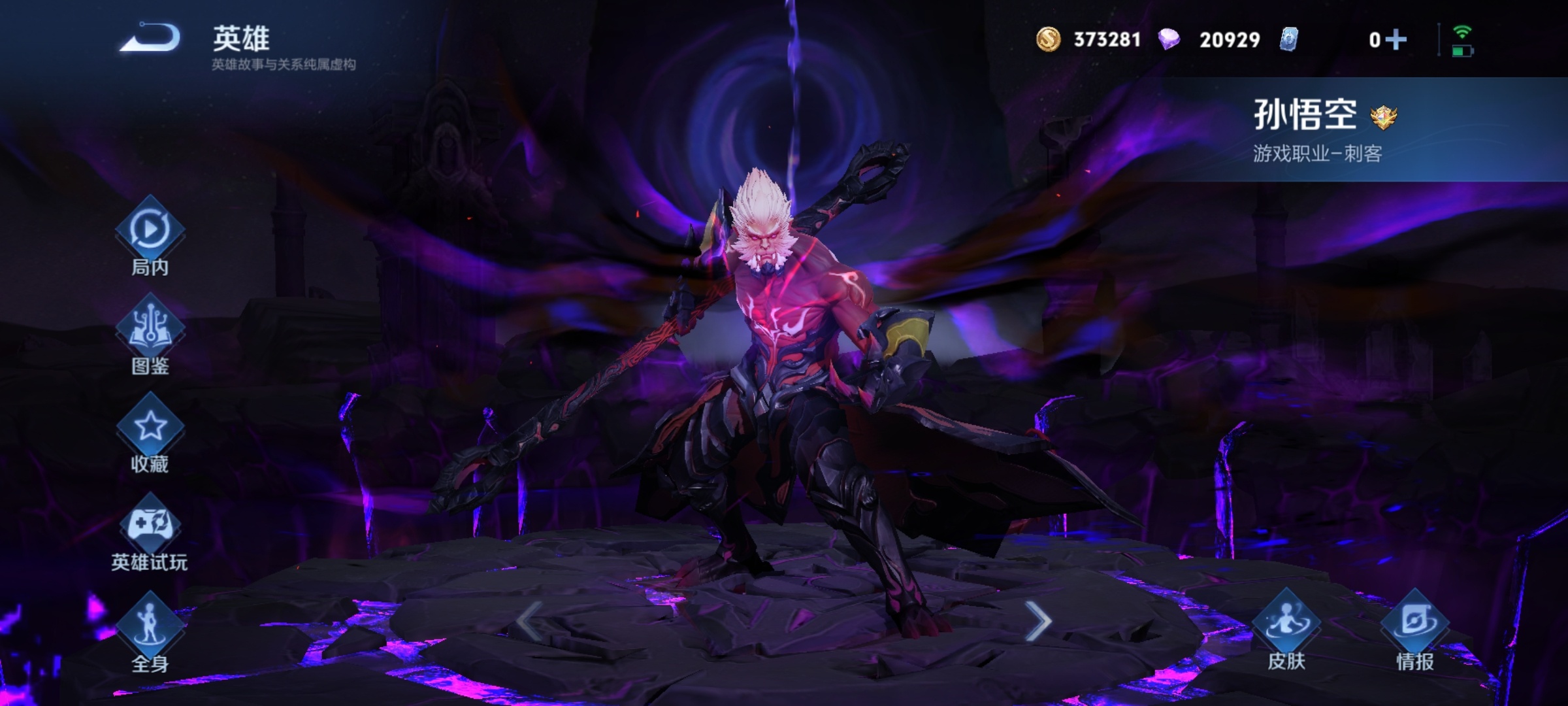Go back using the return arrow
Image resolution: width=1568 pixels, height=706 pixels.
(151, 38)
